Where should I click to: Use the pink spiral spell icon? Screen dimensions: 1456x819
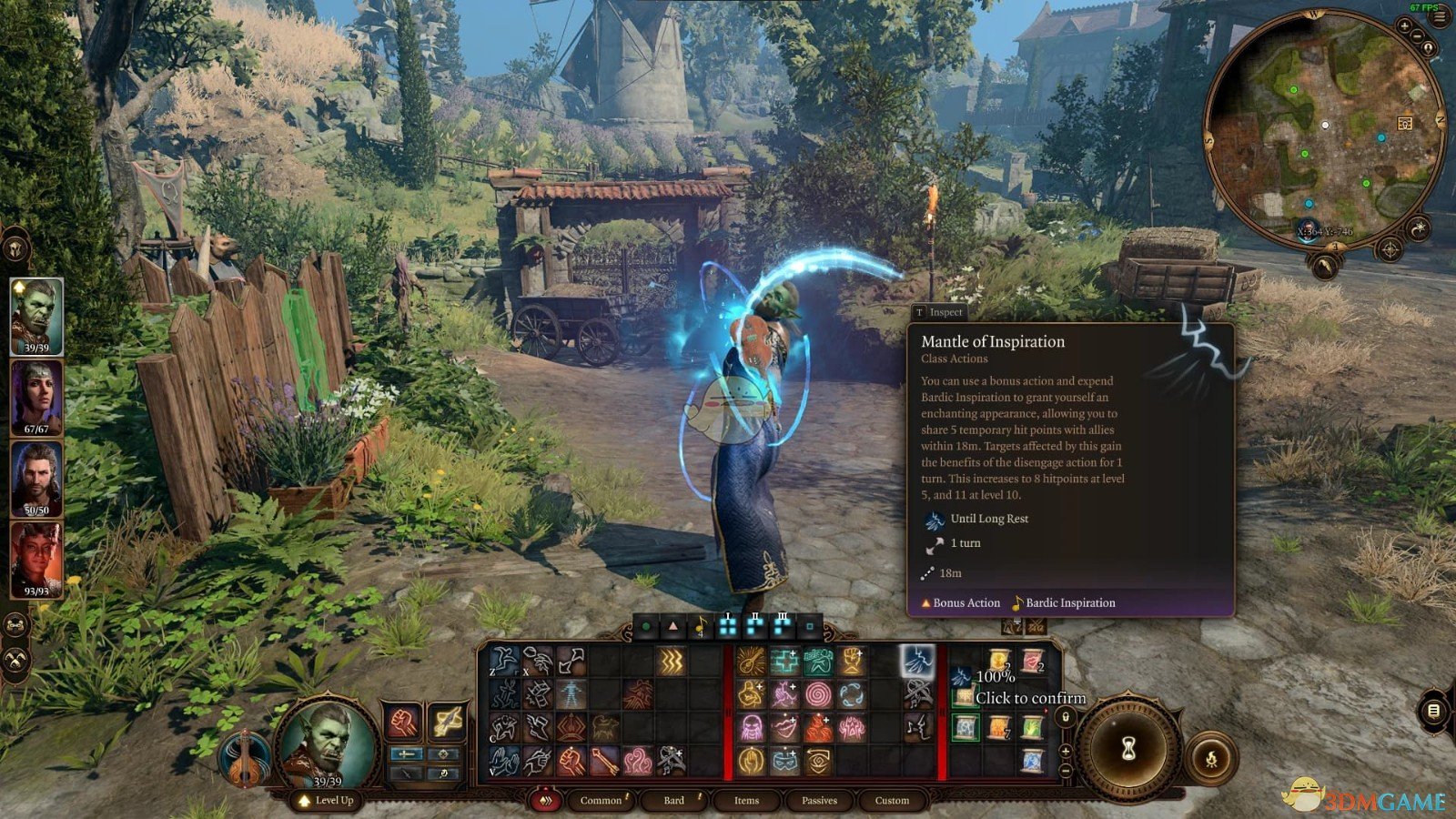click(818, 694)
